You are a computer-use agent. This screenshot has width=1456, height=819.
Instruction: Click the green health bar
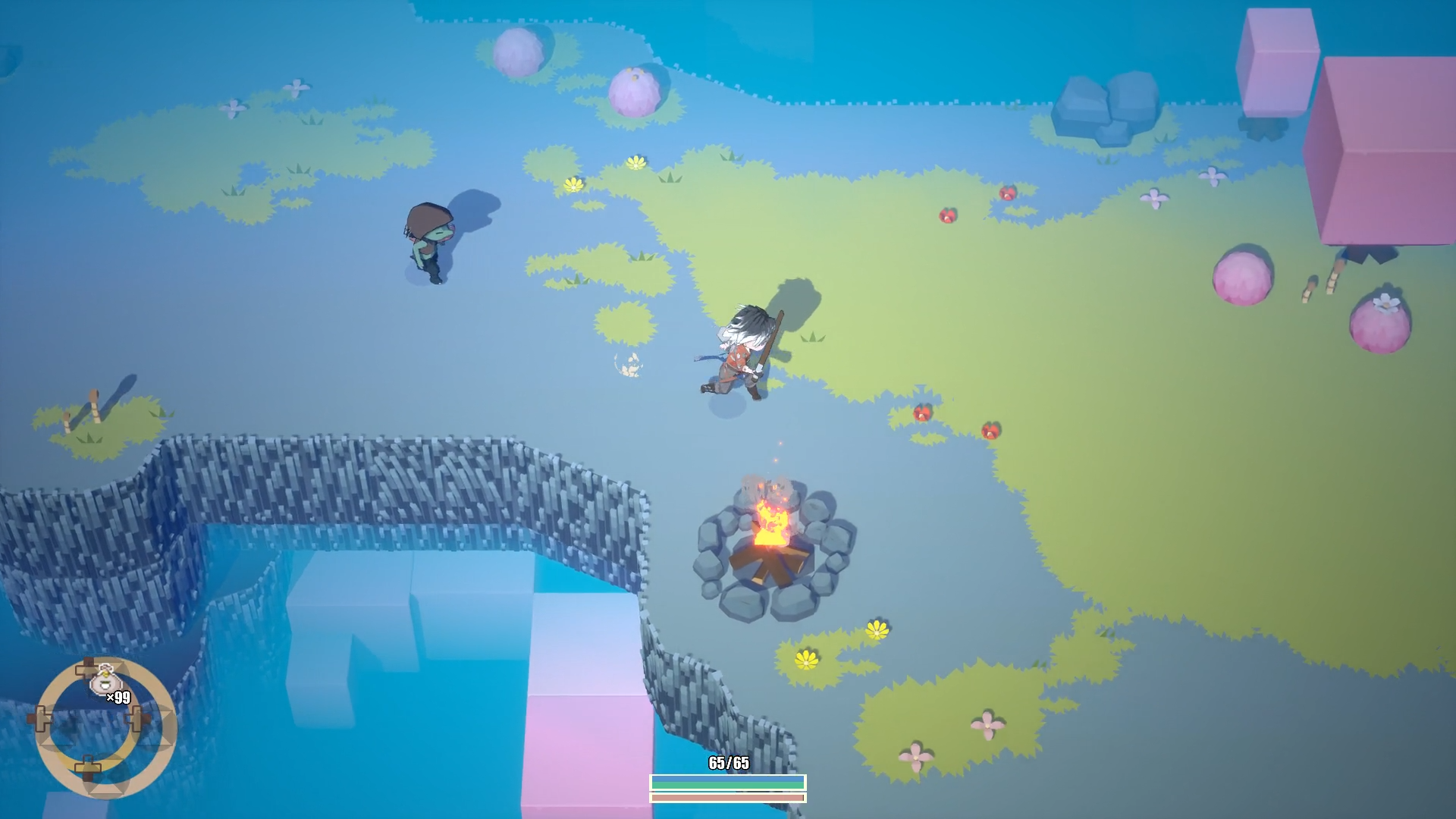726,786
